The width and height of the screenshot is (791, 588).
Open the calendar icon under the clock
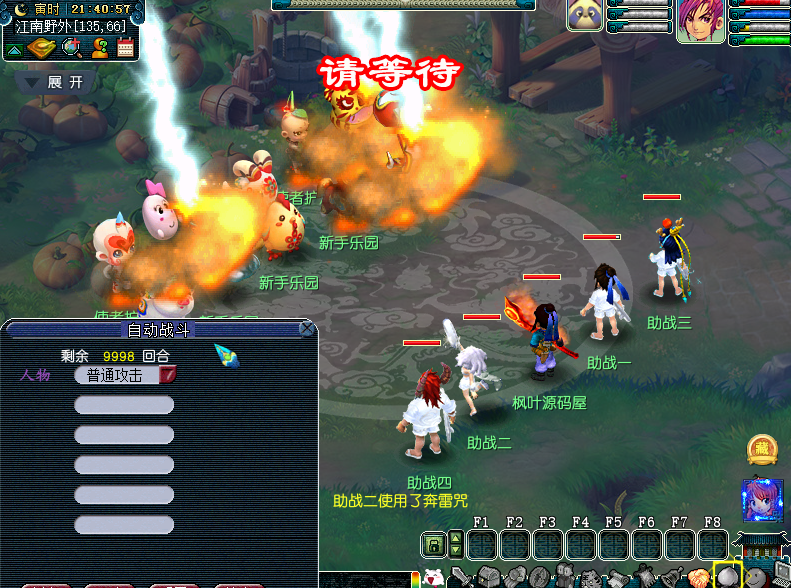[126, 47]
